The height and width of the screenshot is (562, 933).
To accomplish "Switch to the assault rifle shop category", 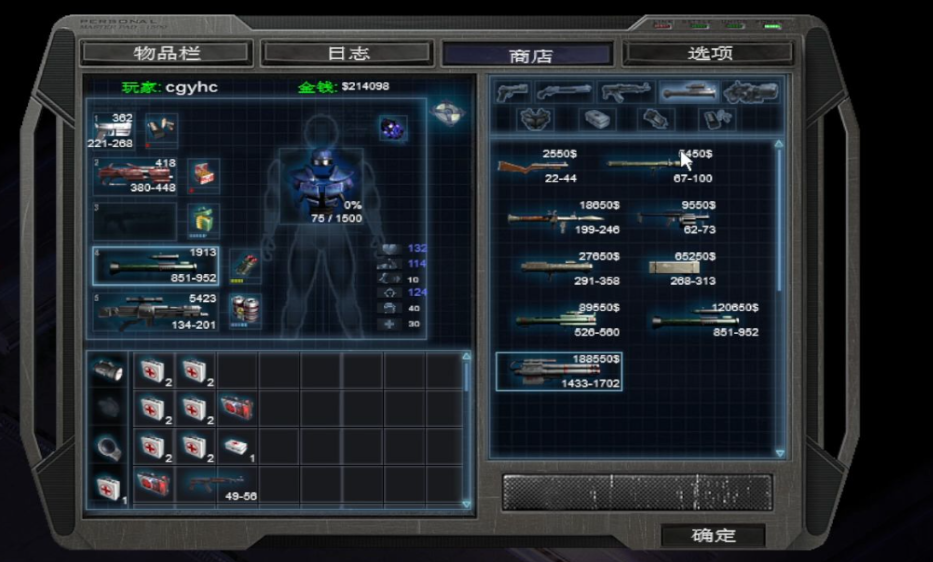I will click(626, 92).
